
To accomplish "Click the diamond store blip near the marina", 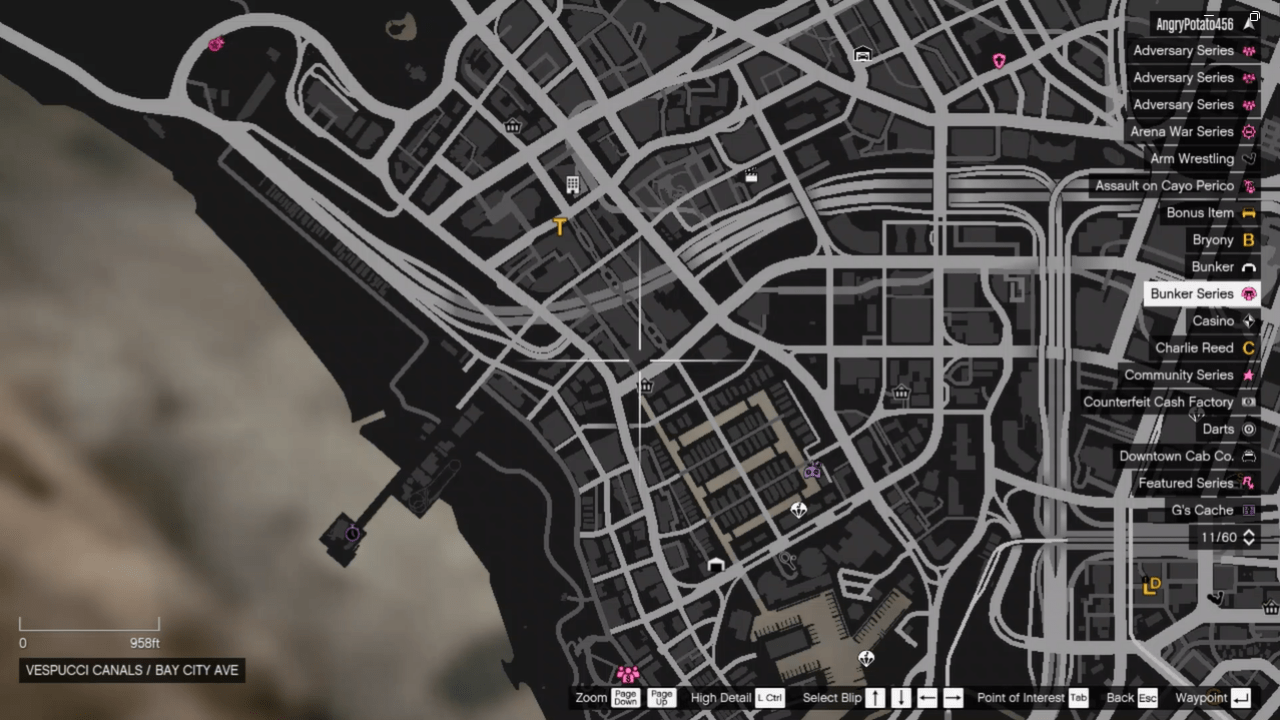I will [x=866, y=658].
